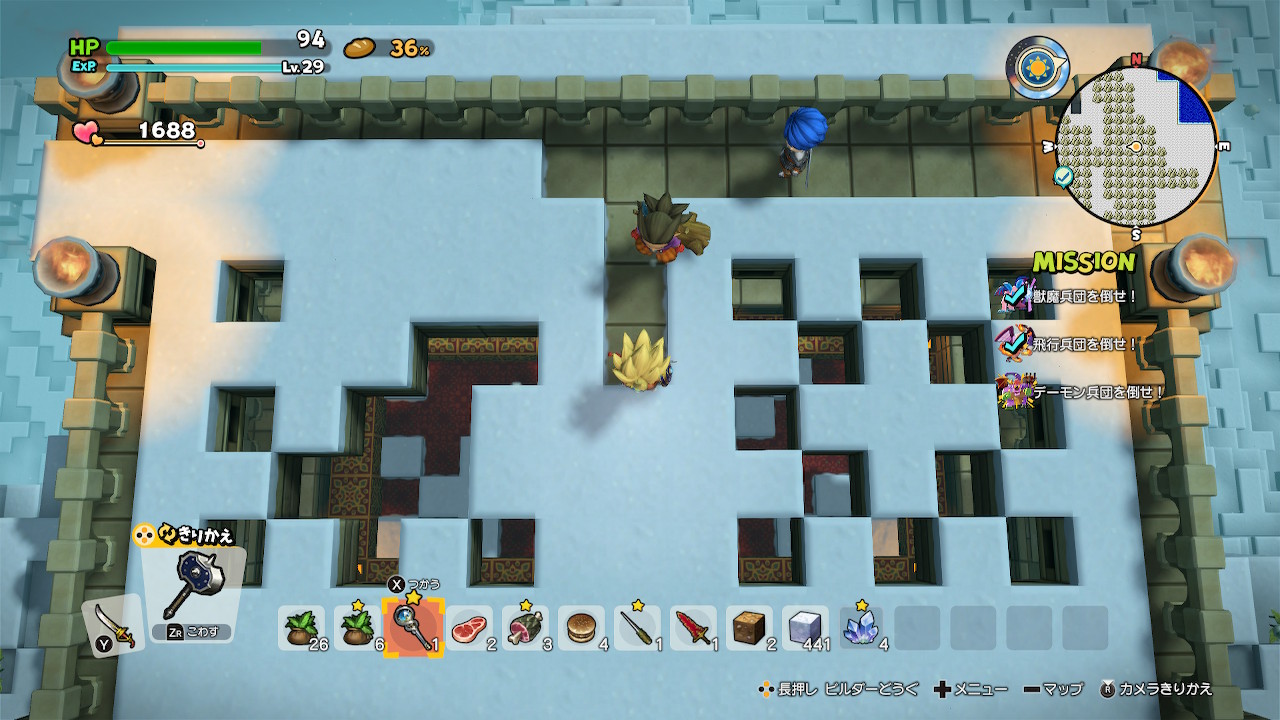The image size is (1280, 720).
Task: Click the green checkmark marker on minimap
Action: (1066, 176)
